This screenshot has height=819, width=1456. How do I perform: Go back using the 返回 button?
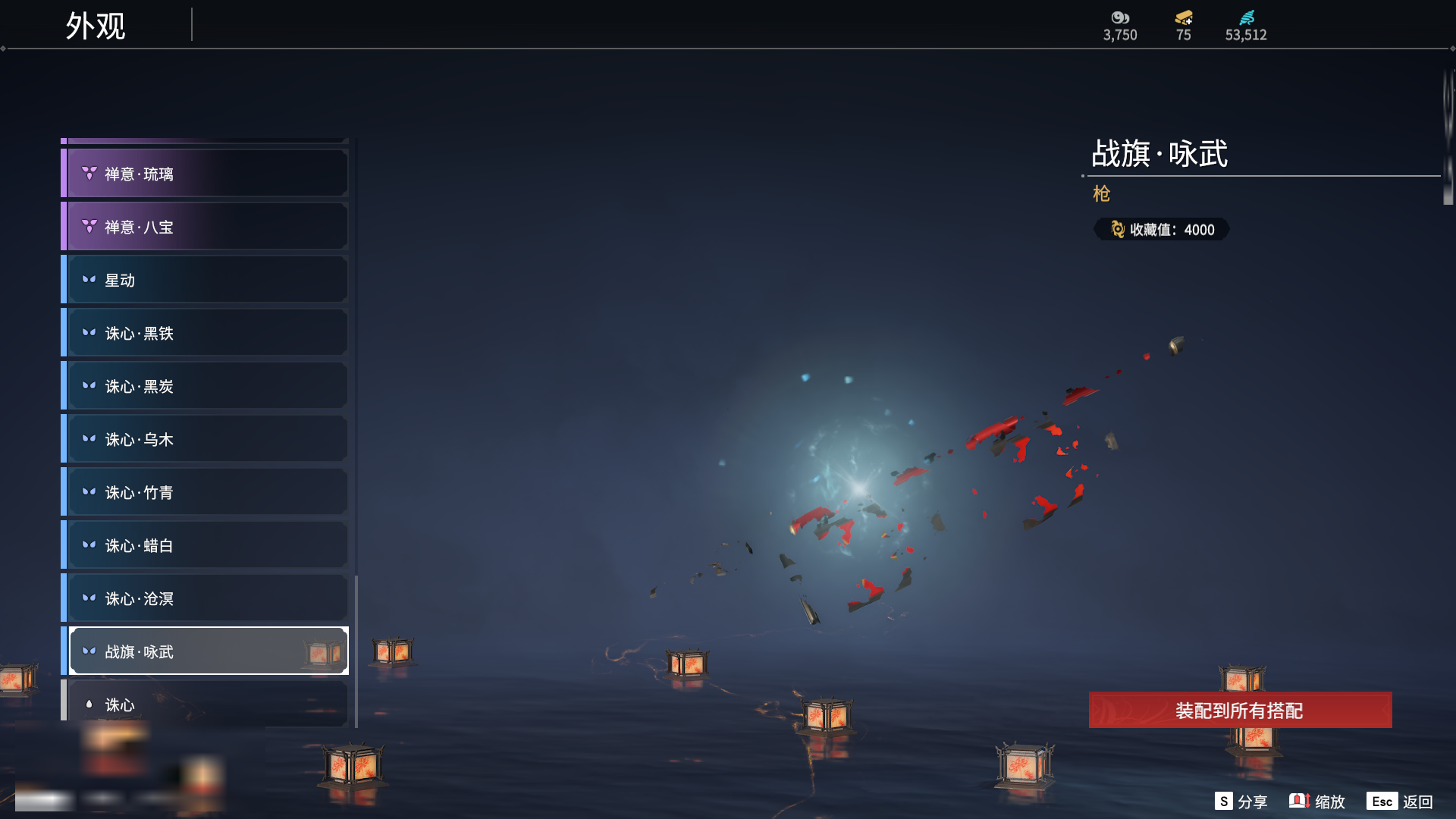point(1400,802)
